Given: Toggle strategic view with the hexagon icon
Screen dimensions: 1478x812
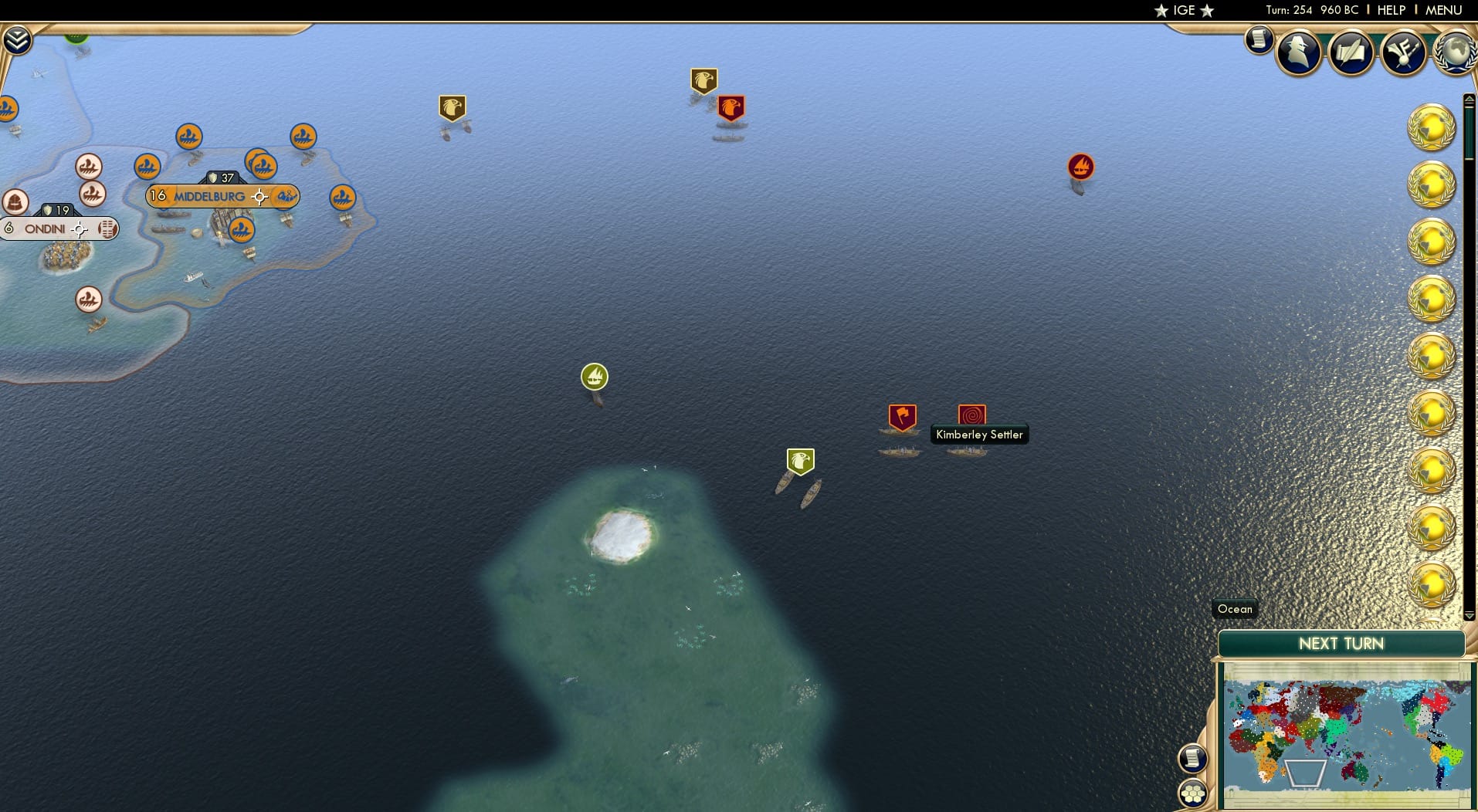Looking at the screenshot, I should (x=1194, y=791).
